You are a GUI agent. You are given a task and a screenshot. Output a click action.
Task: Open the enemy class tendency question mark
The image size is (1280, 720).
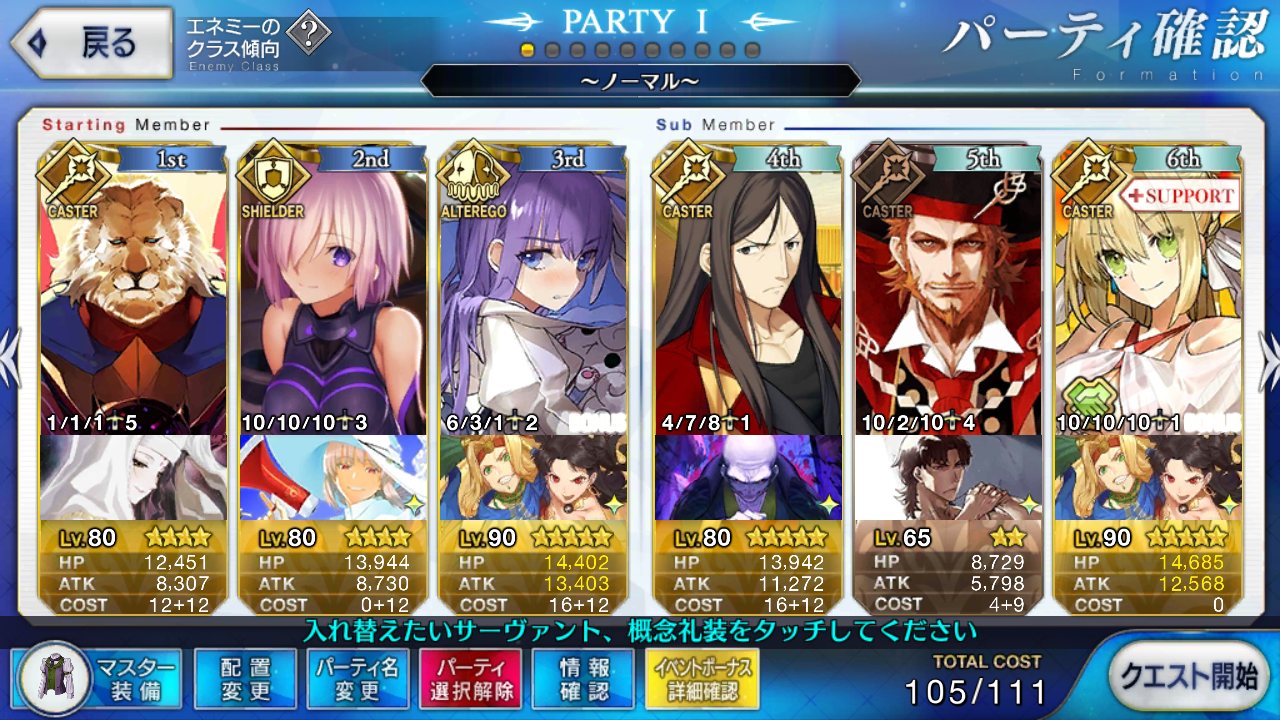click(314, 35)
